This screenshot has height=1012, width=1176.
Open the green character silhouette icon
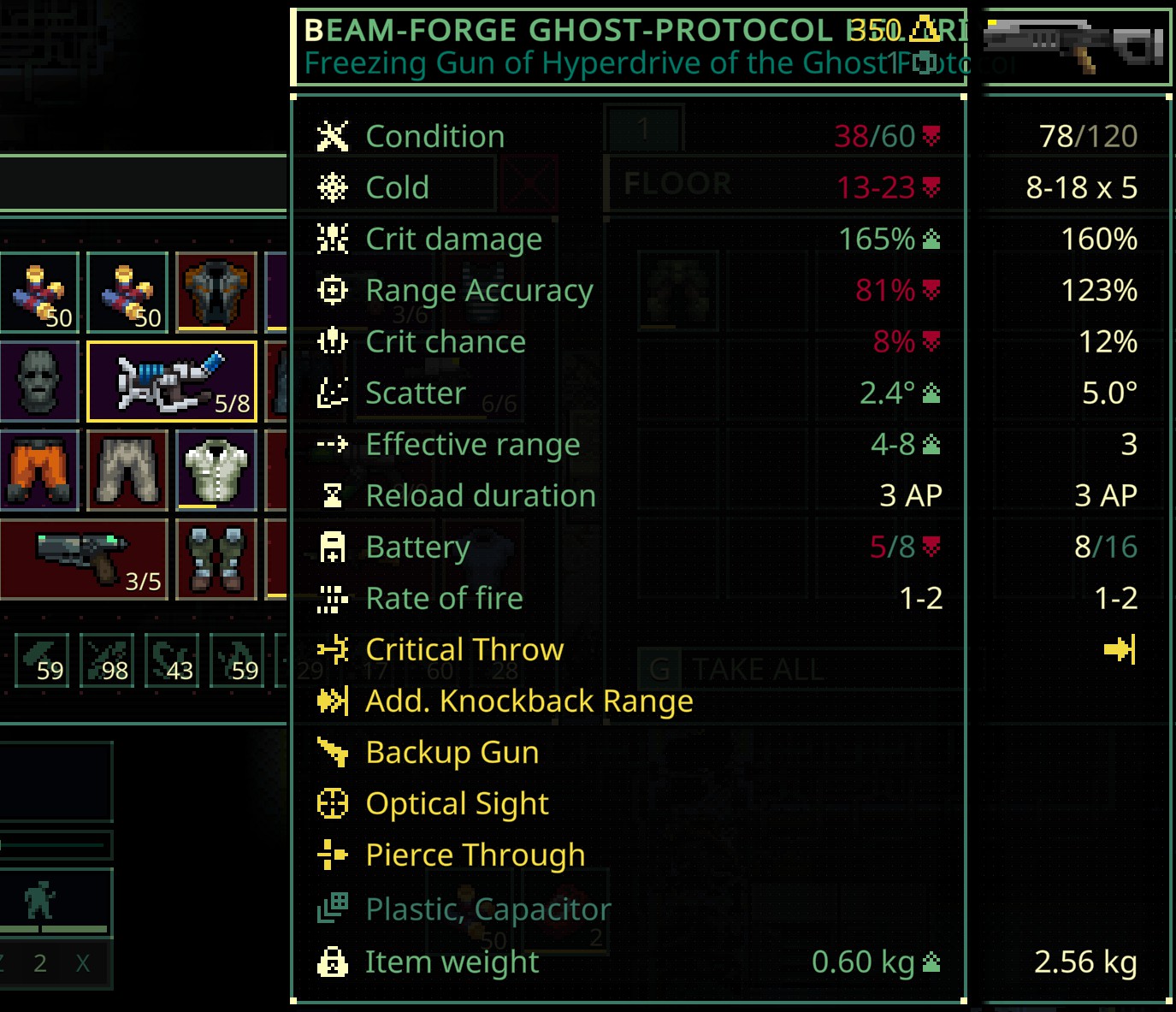click(39, 900)
